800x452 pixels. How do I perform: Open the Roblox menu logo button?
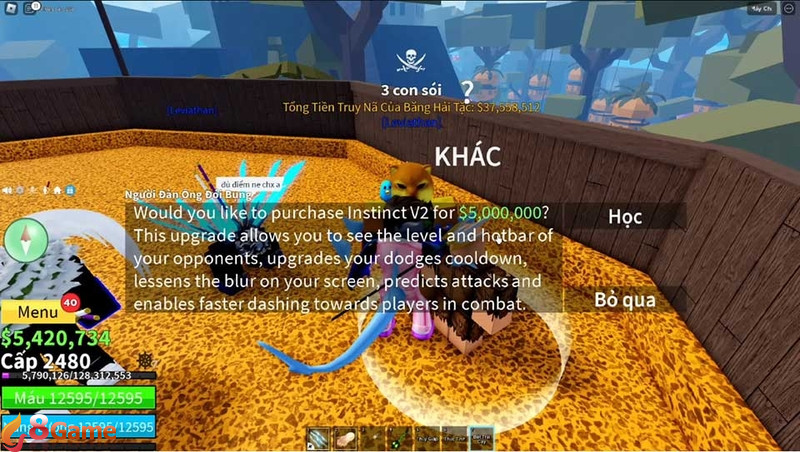point(11,8)
